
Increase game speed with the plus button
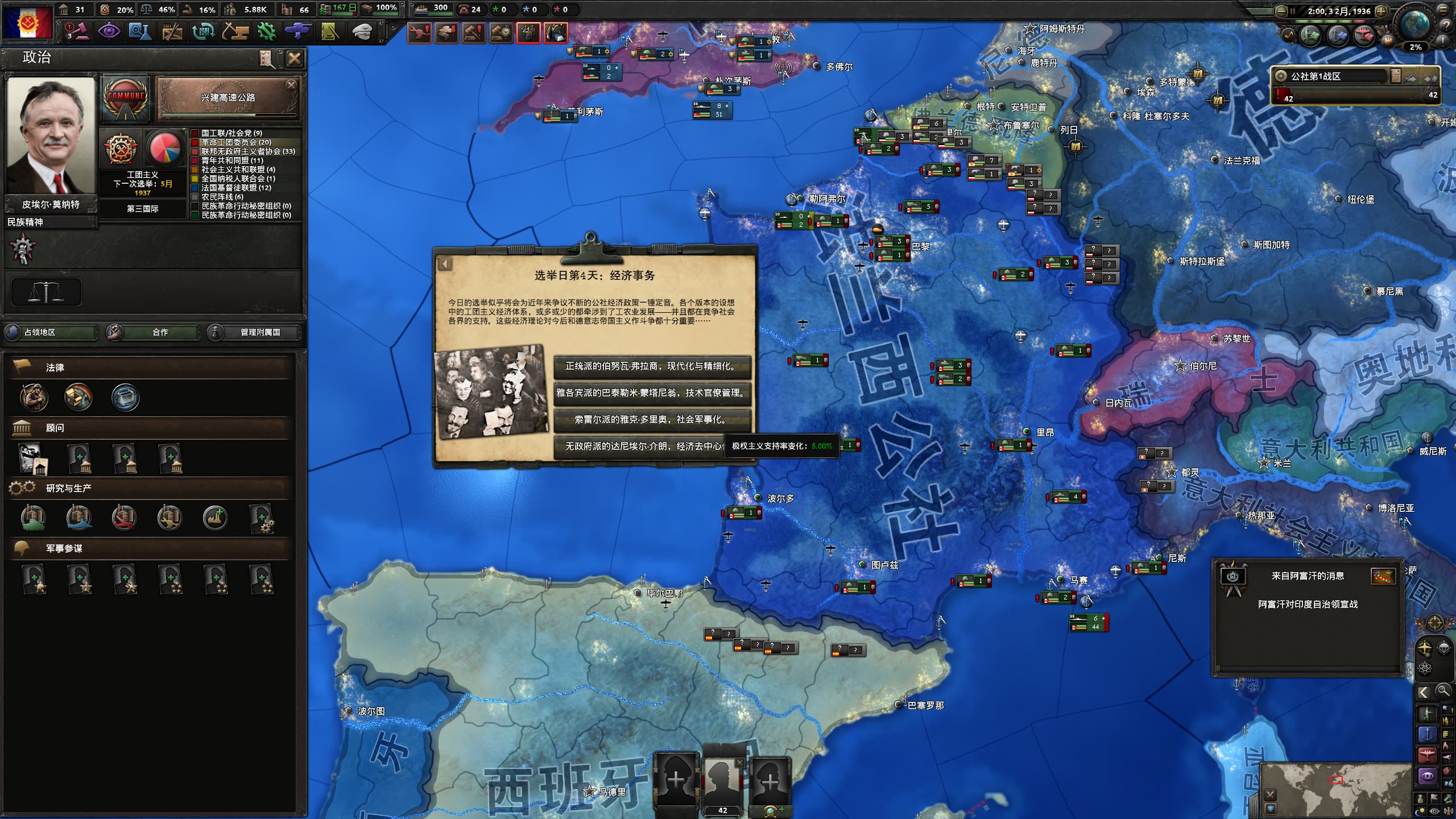(1381, 11)
